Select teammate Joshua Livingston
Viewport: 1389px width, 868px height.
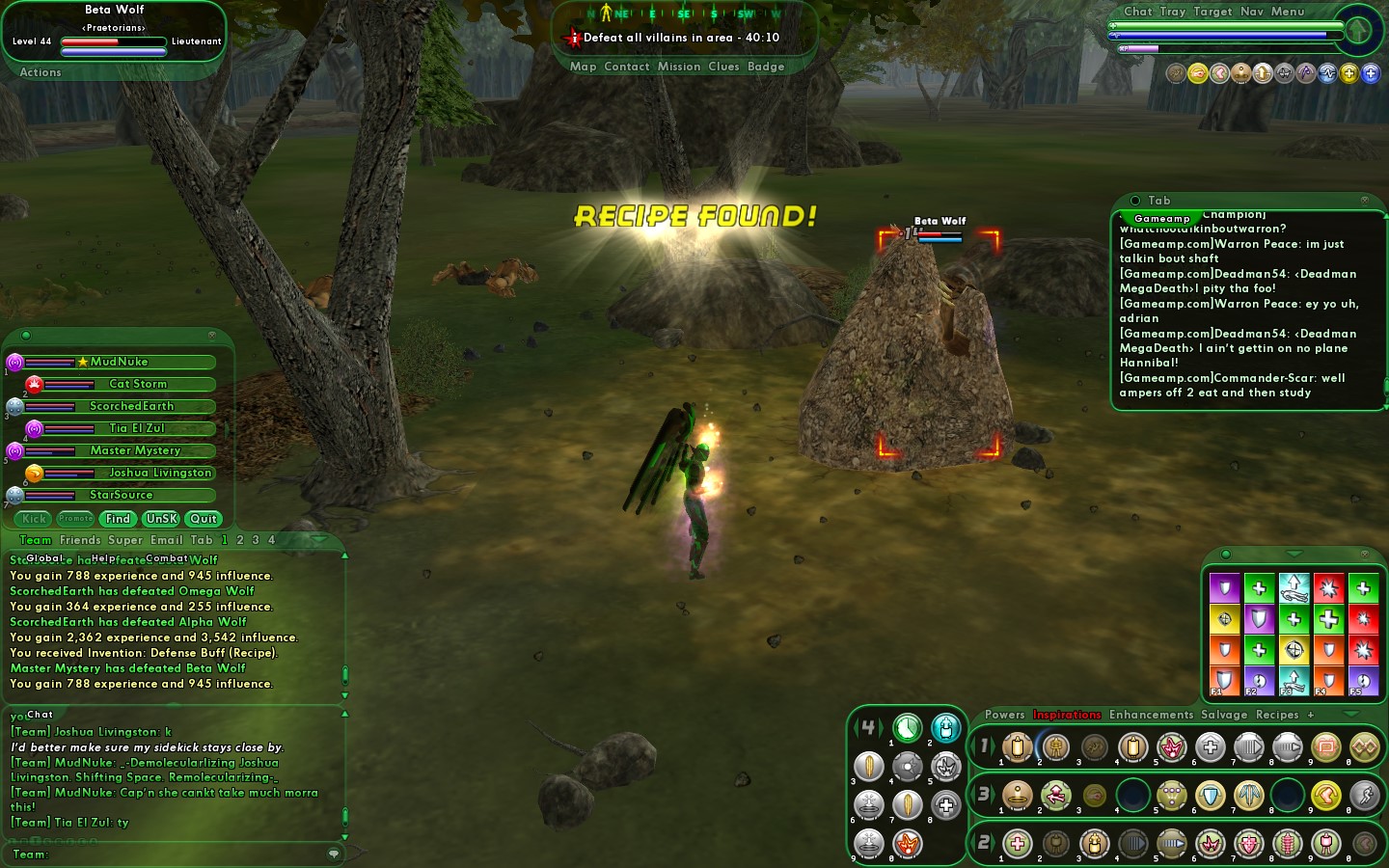tap(159, 473)
